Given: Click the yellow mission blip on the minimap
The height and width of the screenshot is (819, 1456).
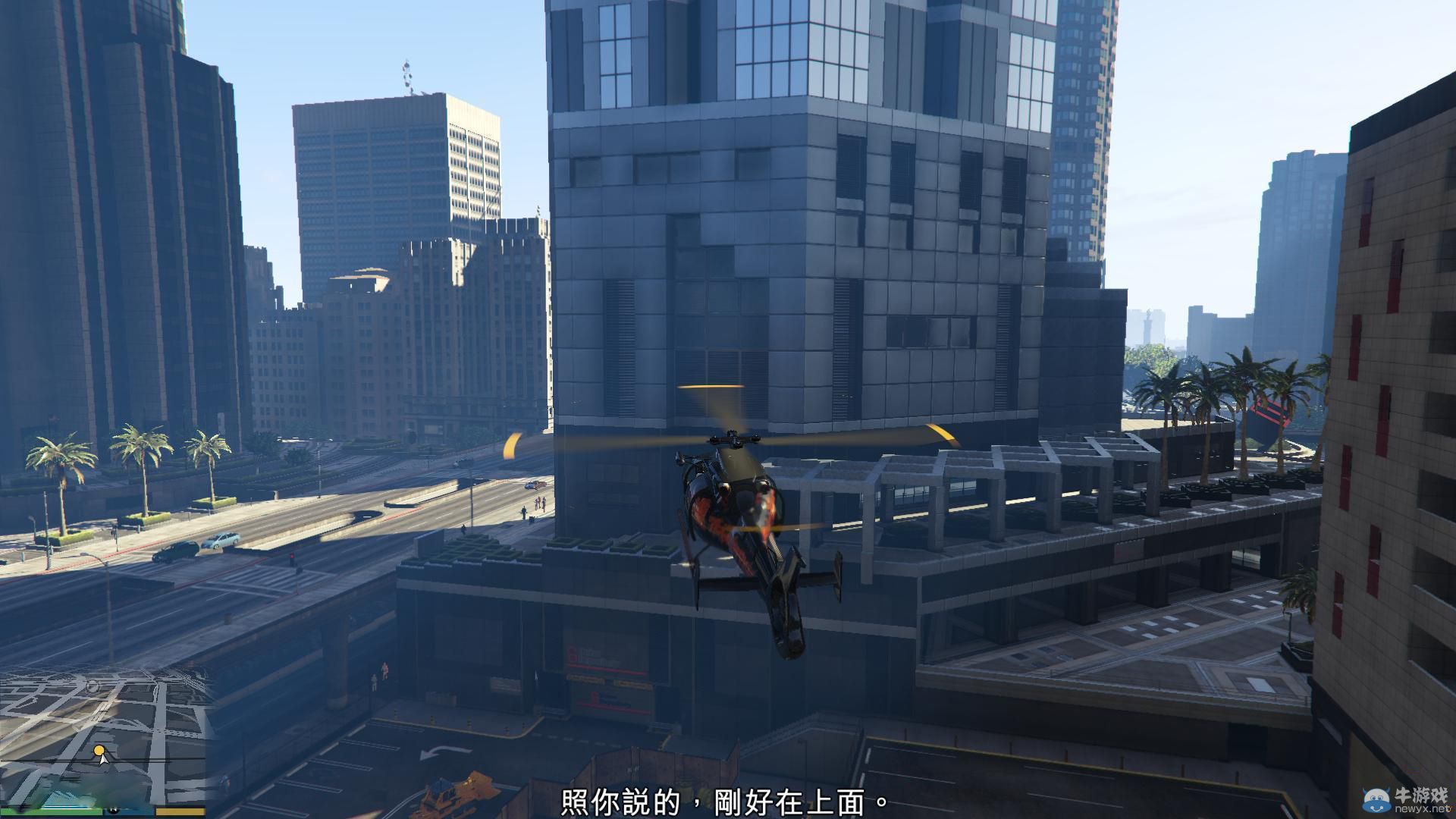Looking at the screenshot, I should pos(99,750).
